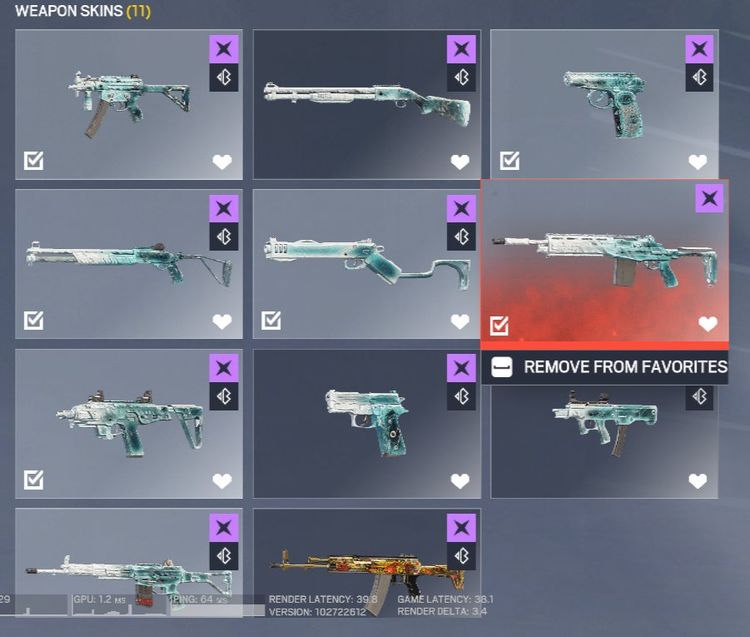Select the white pistol with black grip
Viewport: 750px width, 637px height.
pyautogui.click(x=366, y=424)
